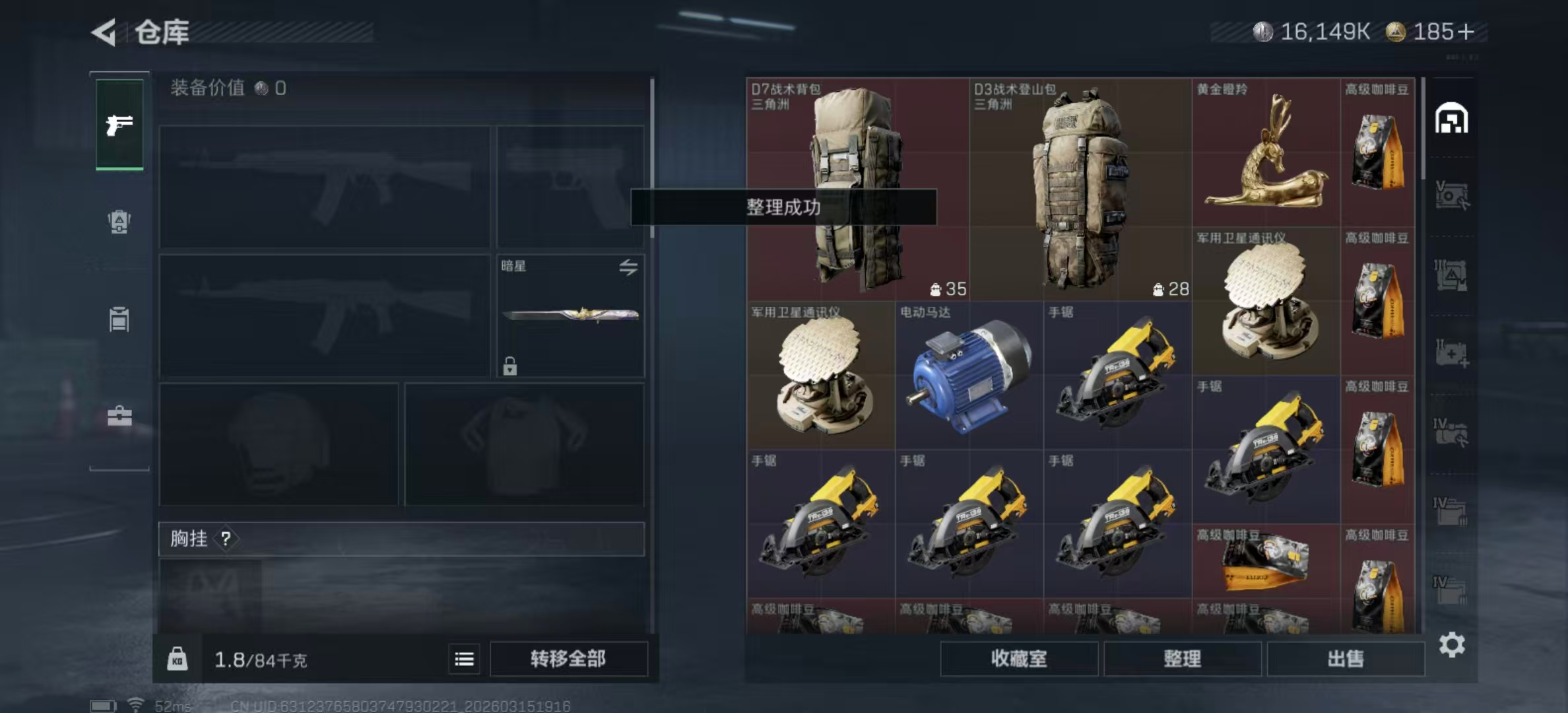Screen dimensions: 1568x713
Task: Open stash settings gear icon
Action: pos(1452,644)
